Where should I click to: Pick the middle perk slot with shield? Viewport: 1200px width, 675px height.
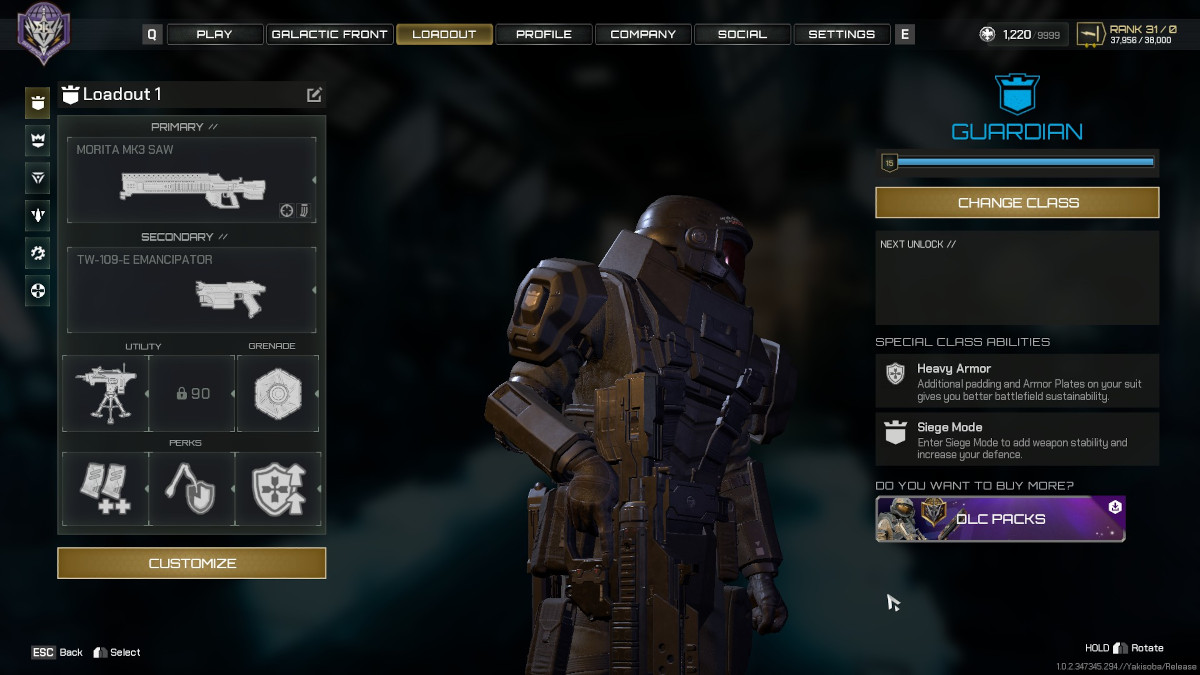pos(192,489)
